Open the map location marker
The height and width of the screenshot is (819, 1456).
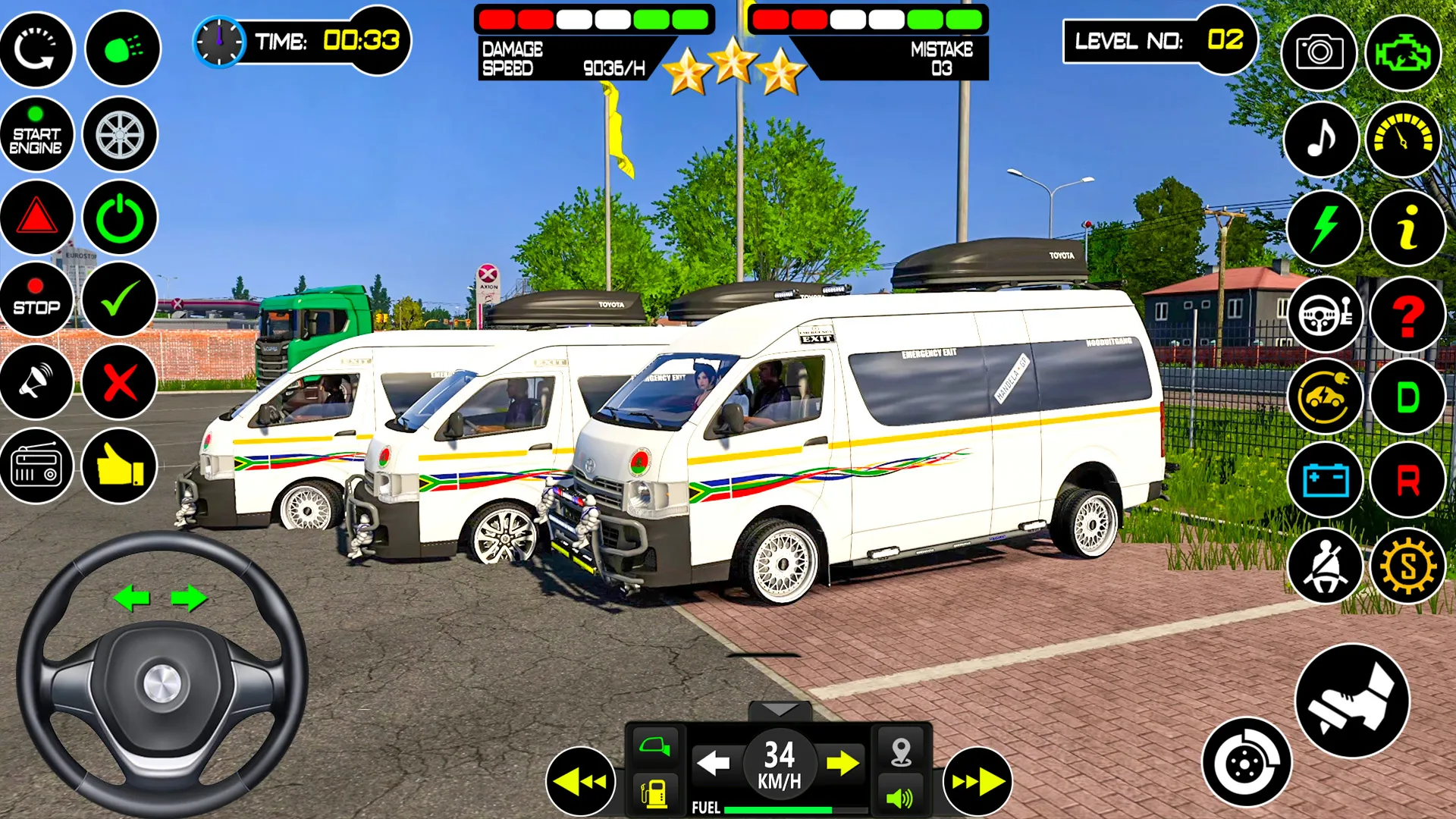(899, 751)
